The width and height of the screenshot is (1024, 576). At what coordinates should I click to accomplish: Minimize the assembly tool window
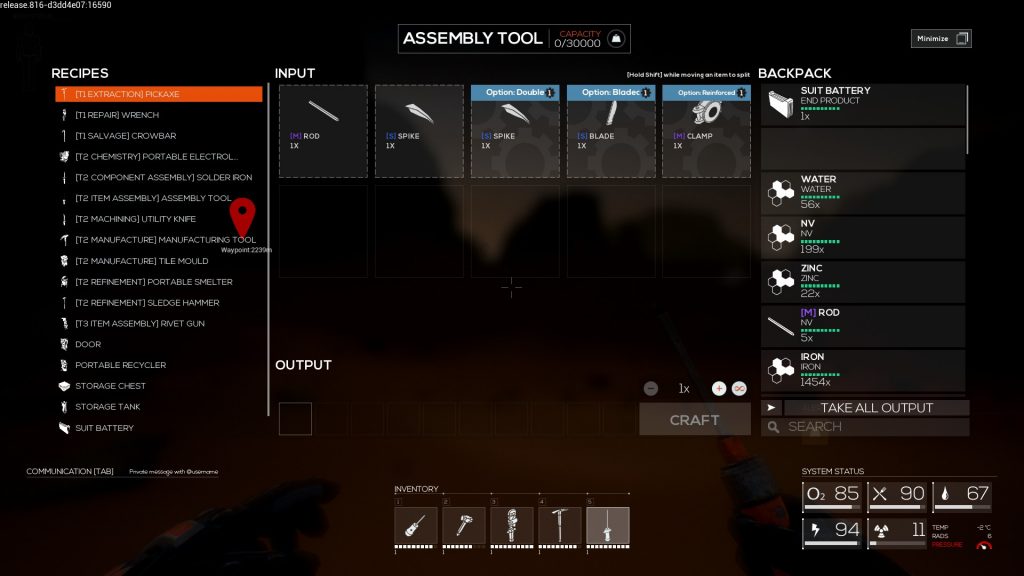point(941,39)
